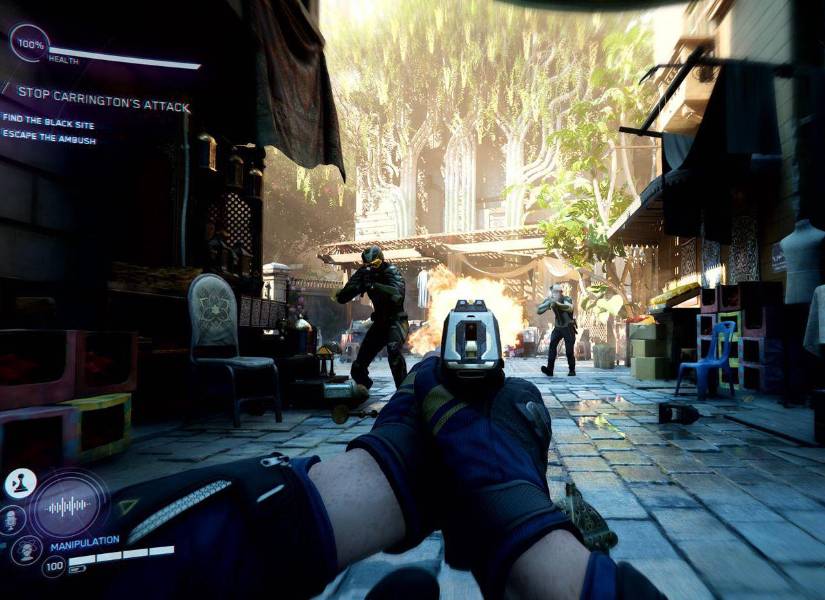The image size is (825, 600).
Task: Select the highlighted chess pawn ability icon
Action: [19, 484]
